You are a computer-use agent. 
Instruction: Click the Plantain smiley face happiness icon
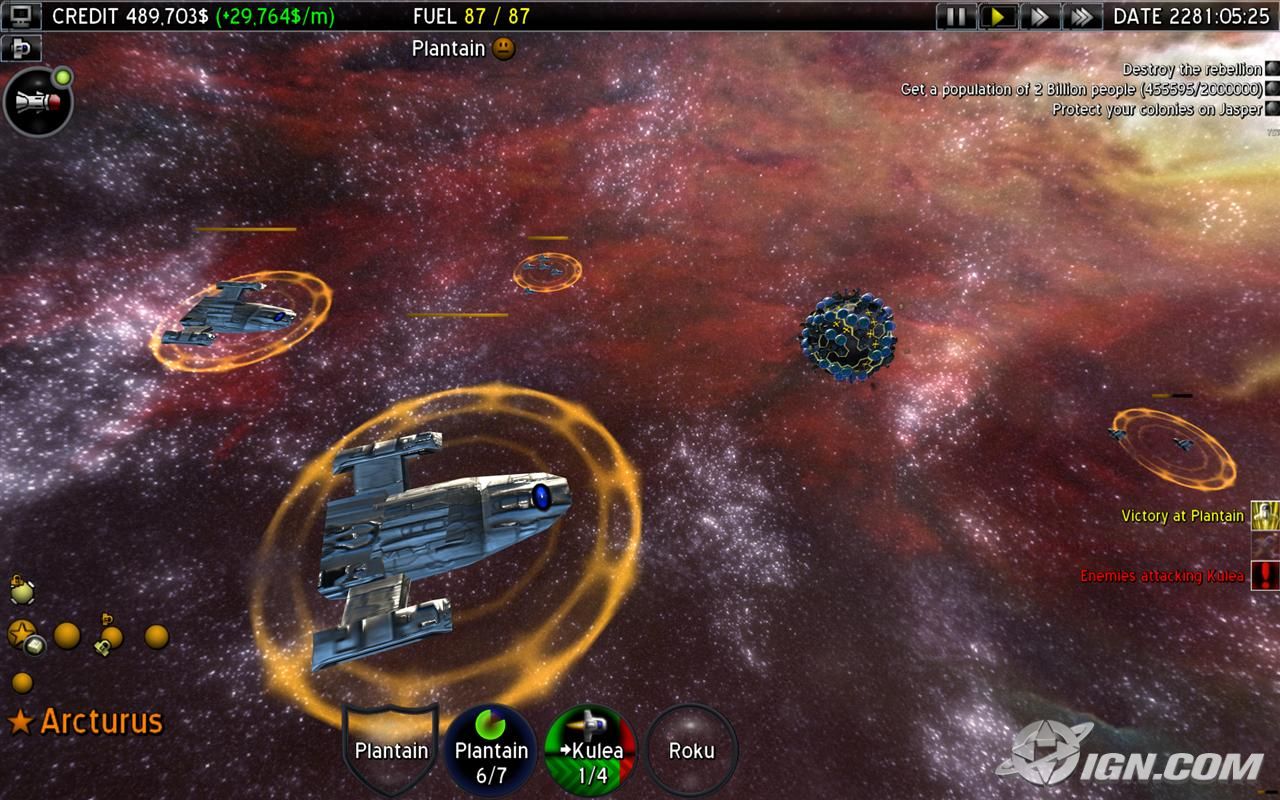tap(504, 48)
